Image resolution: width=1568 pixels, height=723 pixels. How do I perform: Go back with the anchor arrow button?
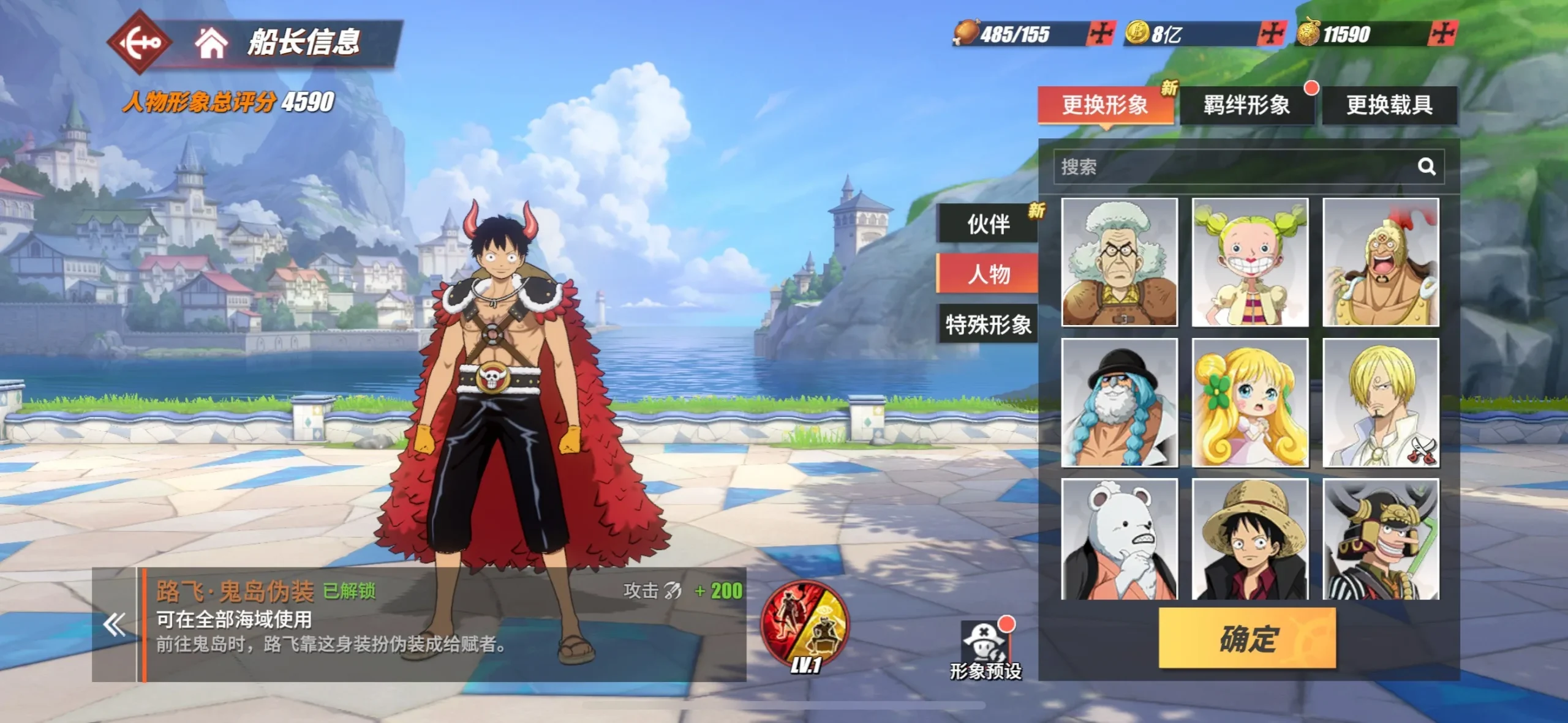140,42
